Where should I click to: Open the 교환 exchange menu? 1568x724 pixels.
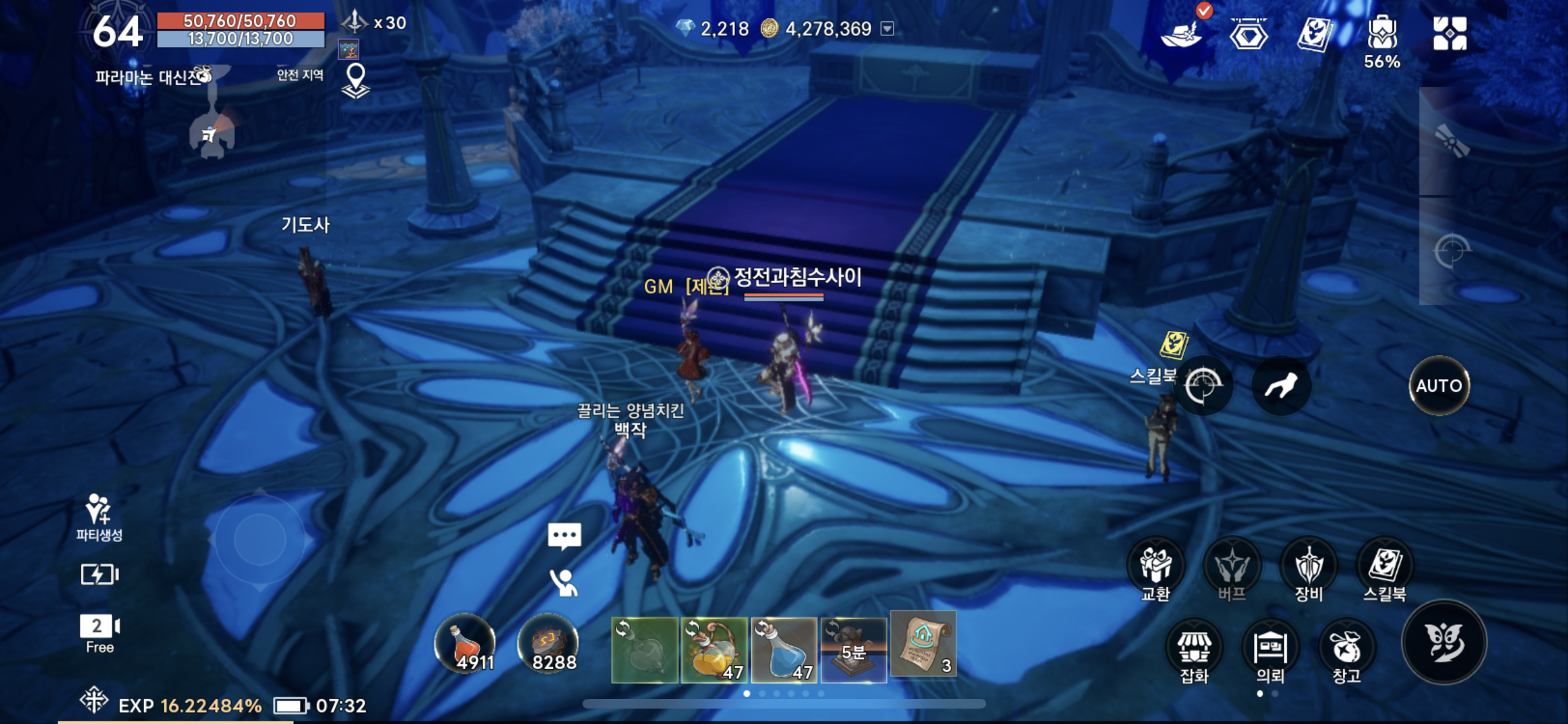point(1155,566)
